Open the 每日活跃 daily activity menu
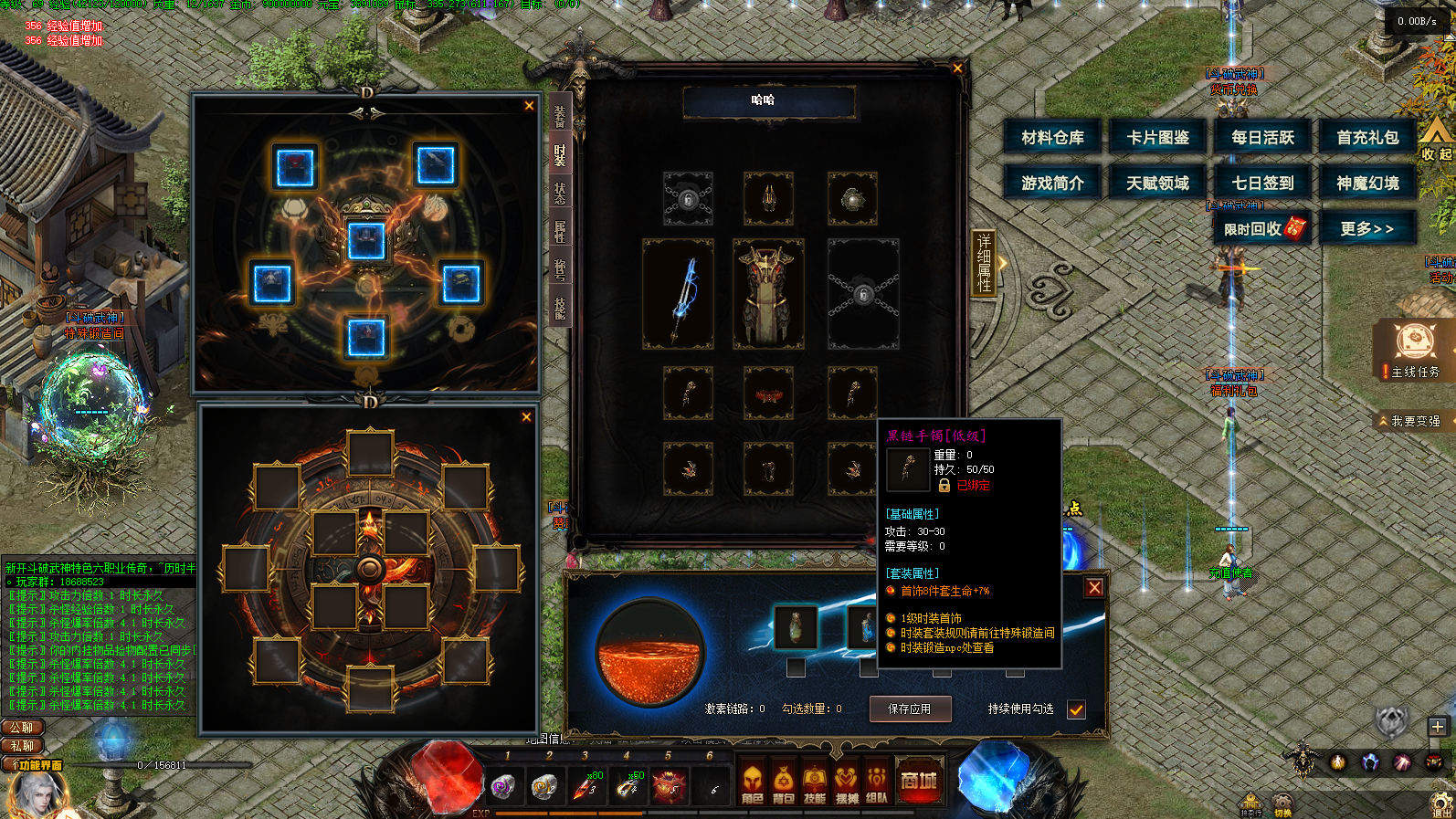 [1262, 137]
